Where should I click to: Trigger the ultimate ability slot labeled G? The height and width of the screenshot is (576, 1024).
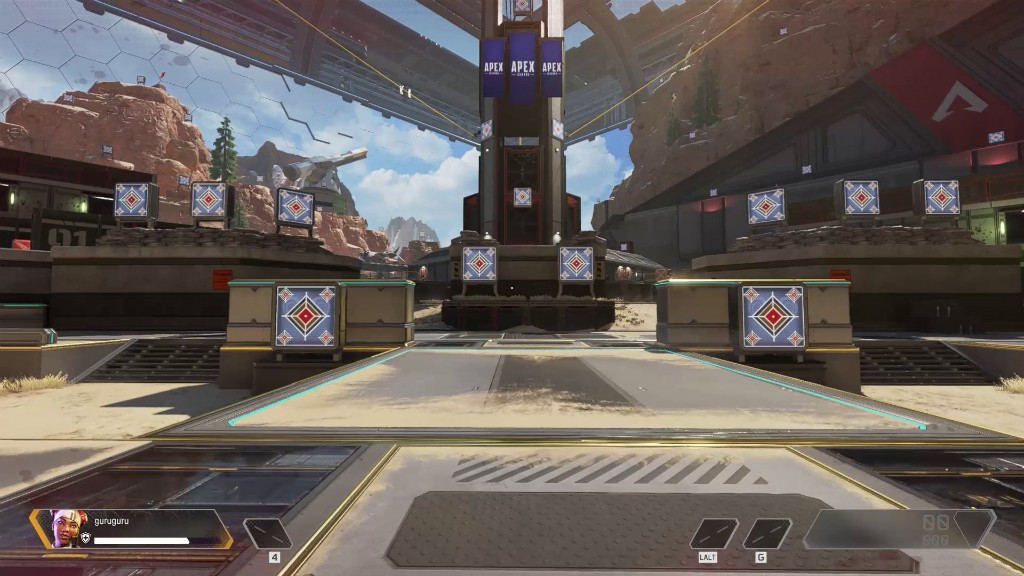pos(767,533)
